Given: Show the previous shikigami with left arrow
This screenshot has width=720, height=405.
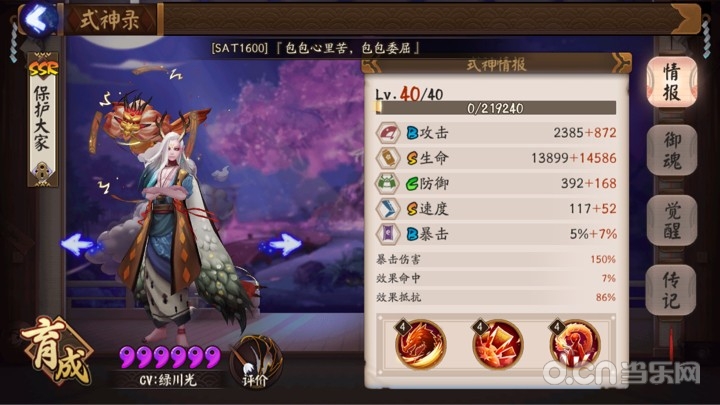Looking at the screenshot, I should (78, 243).
